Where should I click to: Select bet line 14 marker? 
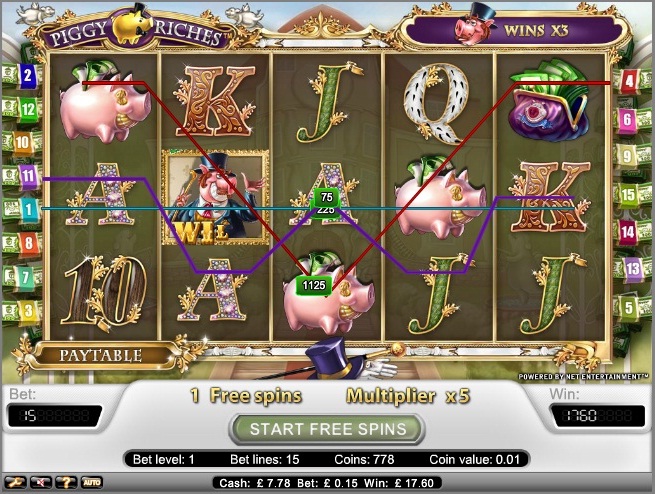pyautogui.click(x=628, y=232)
